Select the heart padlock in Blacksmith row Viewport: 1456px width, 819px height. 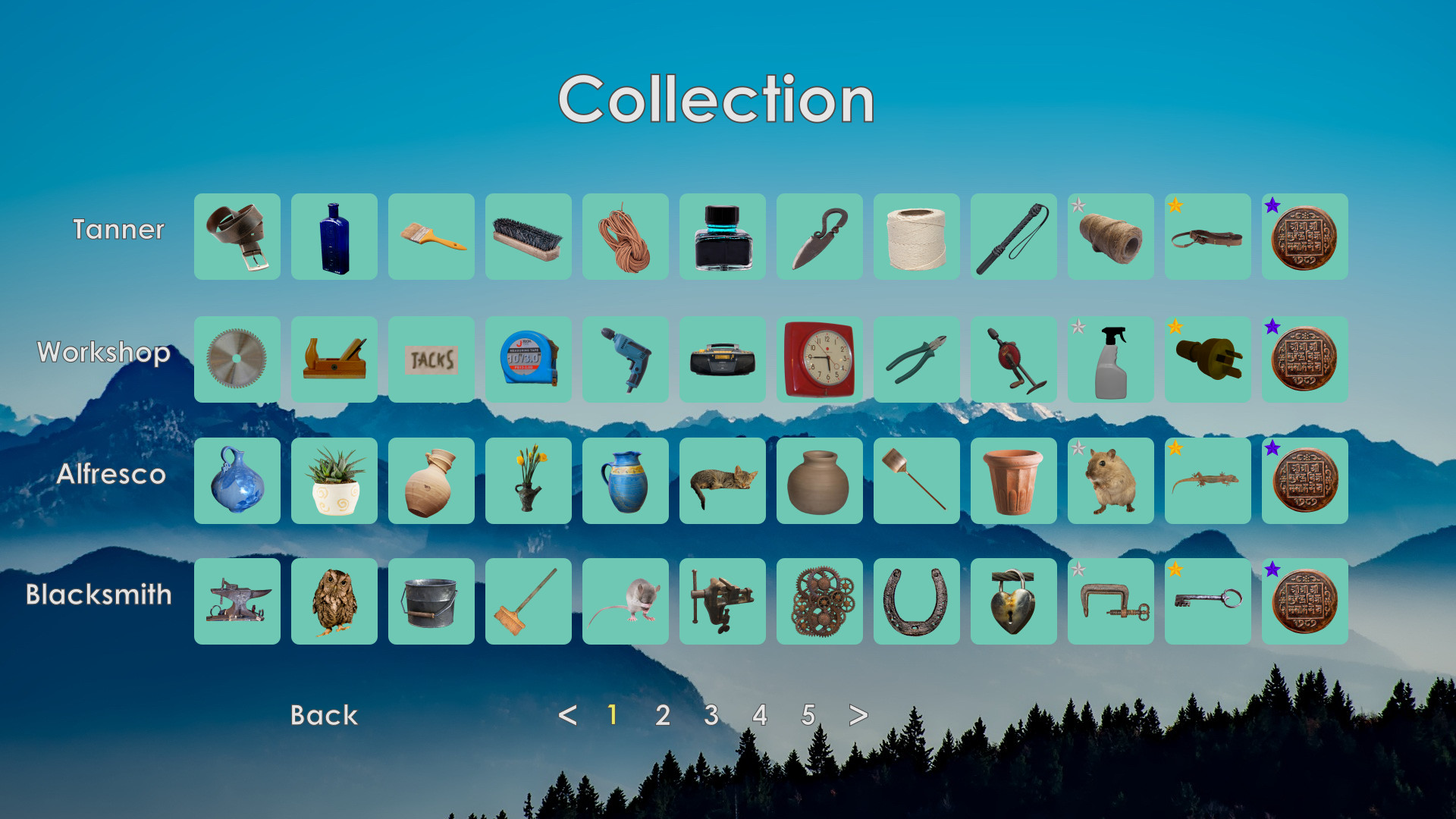click(x=1013, y=602)
